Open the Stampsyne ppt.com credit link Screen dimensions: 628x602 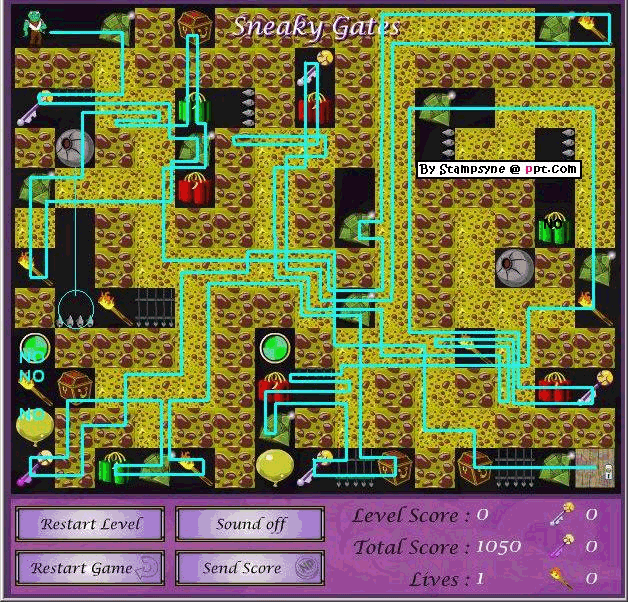498,169
